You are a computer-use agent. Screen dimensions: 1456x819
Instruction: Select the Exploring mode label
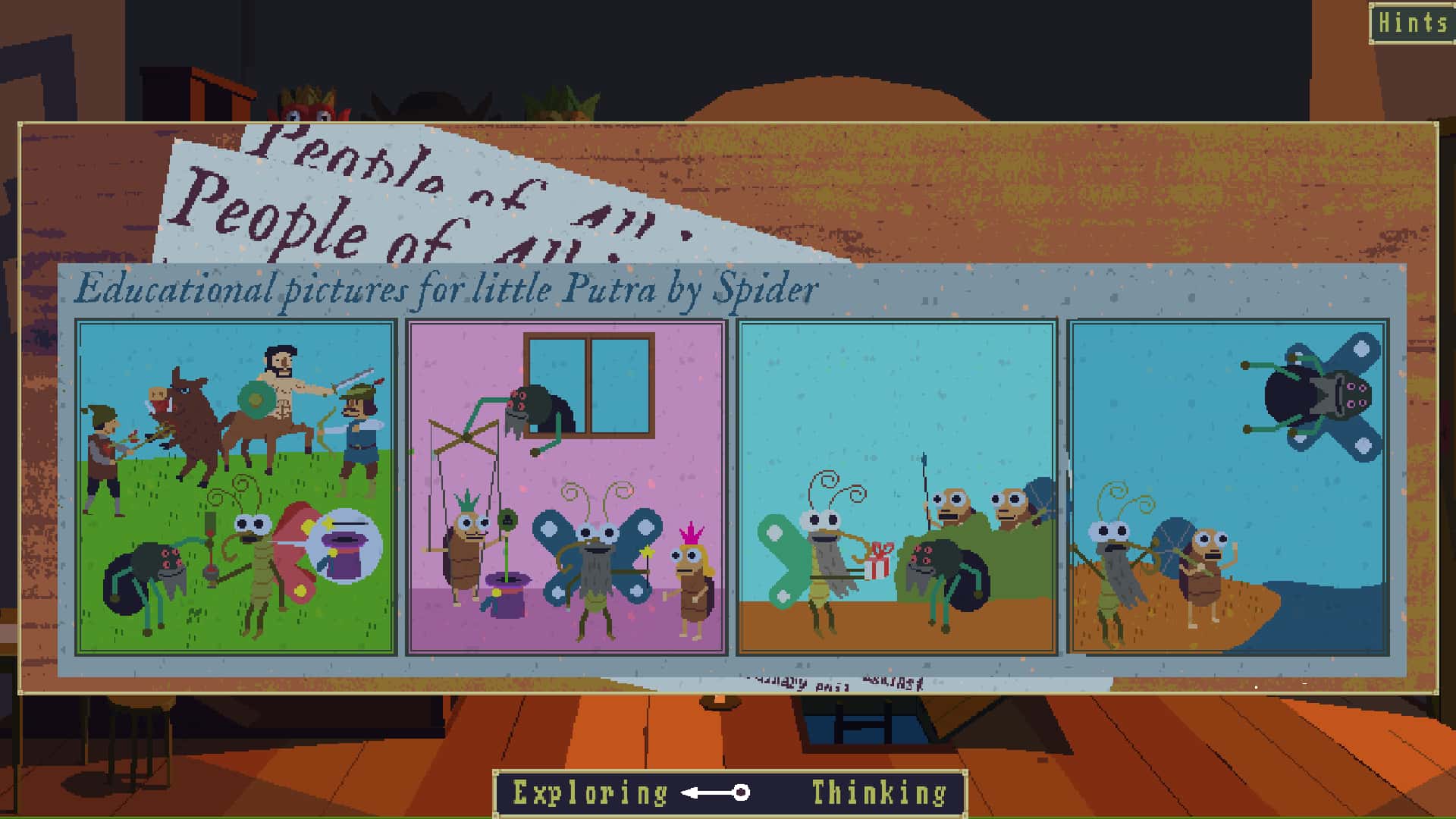pyautogui.click(x=588, y=790)
